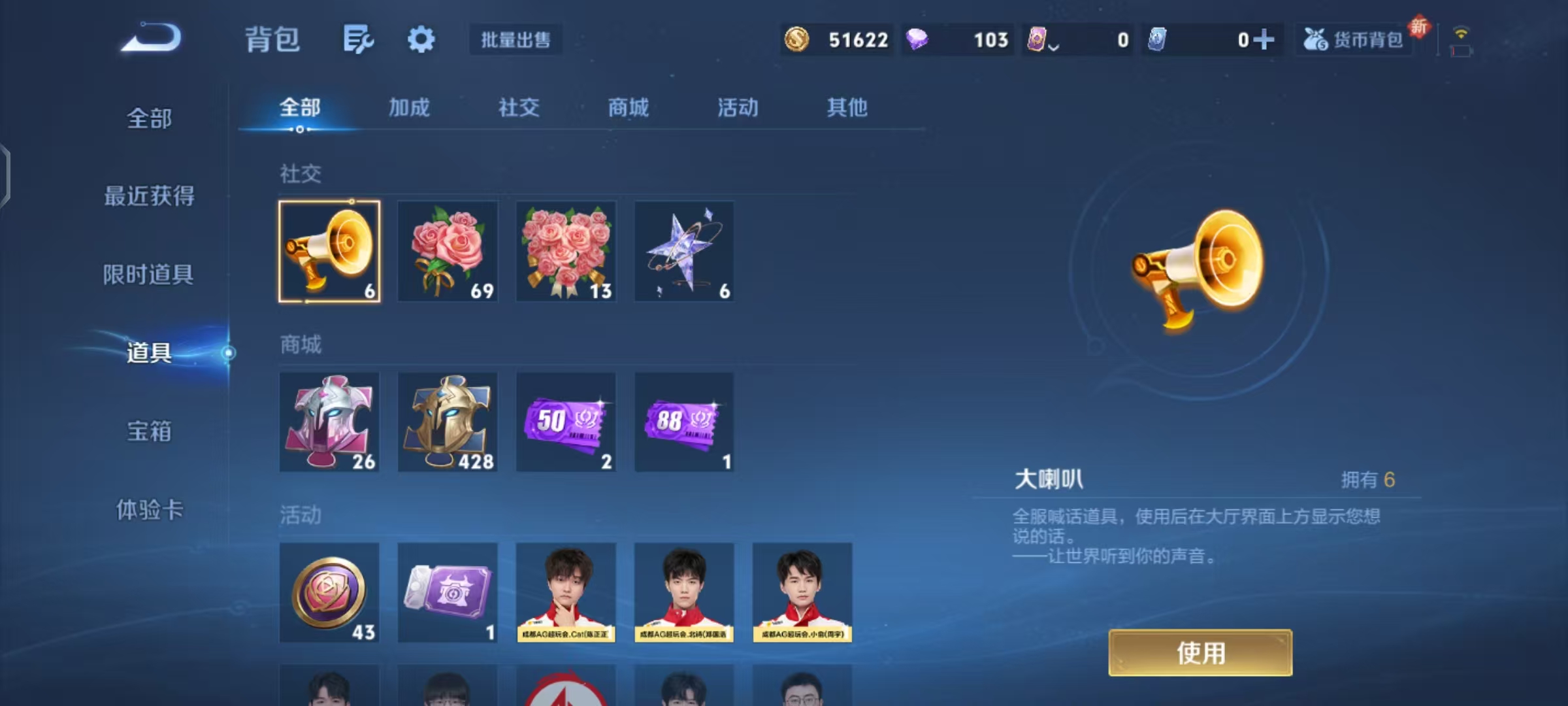Viewport: 1568px width, 706px height.
Task: Select the purple star social item
Action: click(x=684, y=252)
